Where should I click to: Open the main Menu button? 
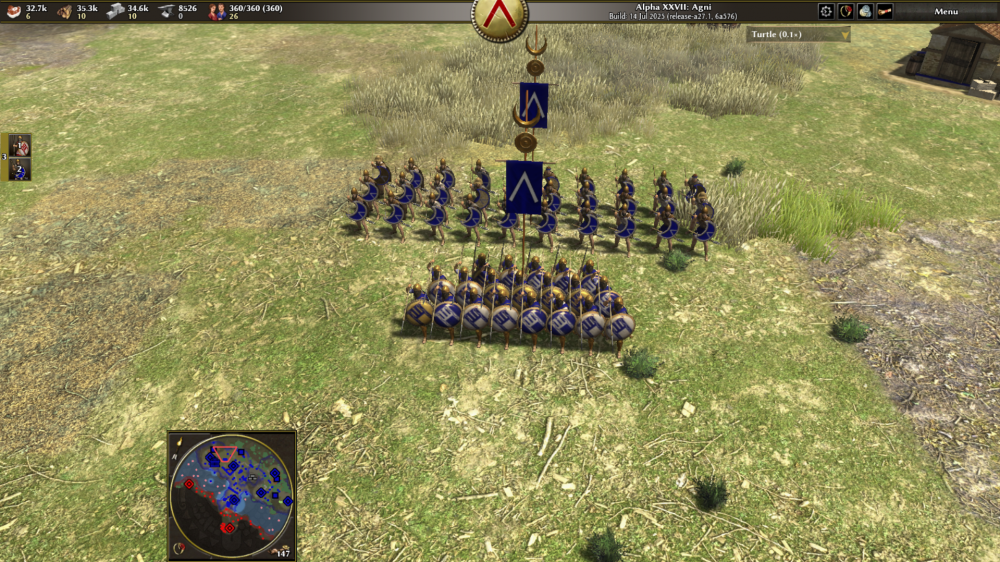[x=946, y=11]
